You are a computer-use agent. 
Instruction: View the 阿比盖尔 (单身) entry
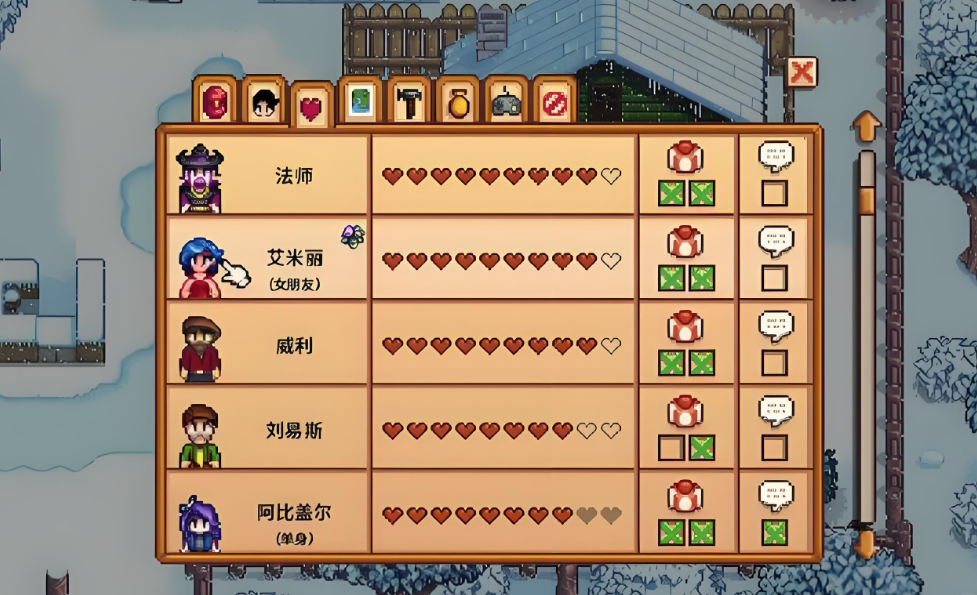point(293,516)
